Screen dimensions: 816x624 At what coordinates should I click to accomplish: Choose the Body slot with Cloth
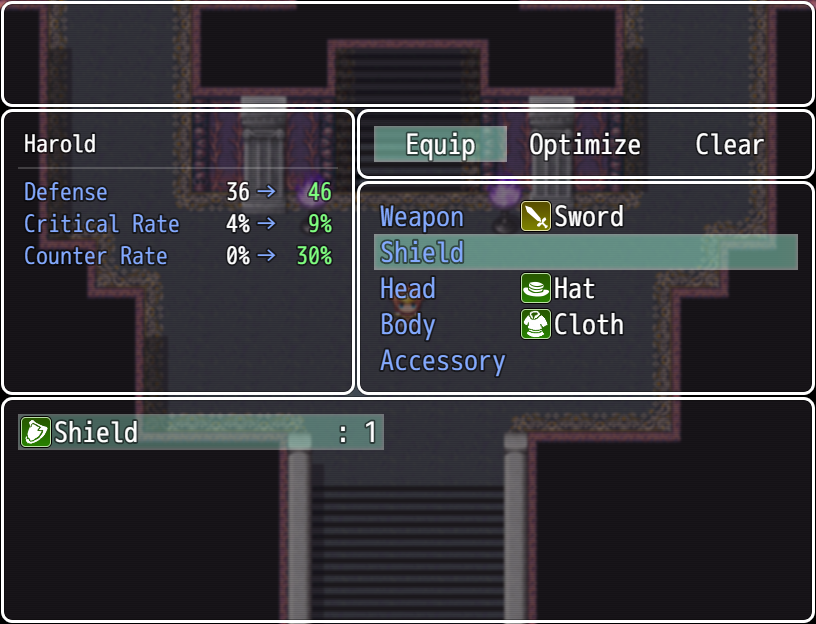click(585, 325)
